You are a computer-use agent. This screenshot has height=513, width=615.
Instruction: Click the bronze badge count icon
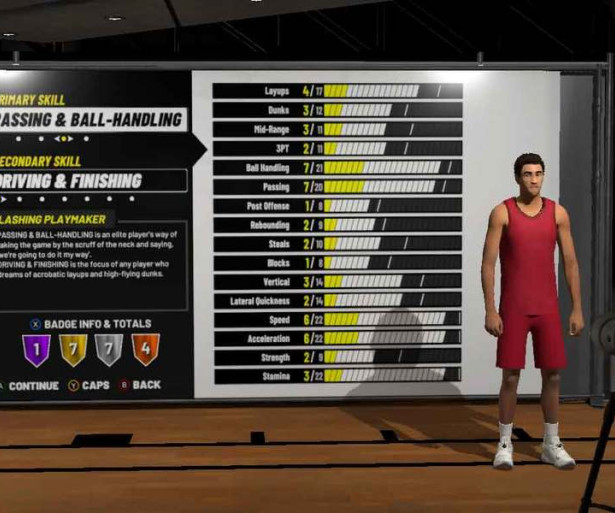pyautogui.click(x=145, y=351)
